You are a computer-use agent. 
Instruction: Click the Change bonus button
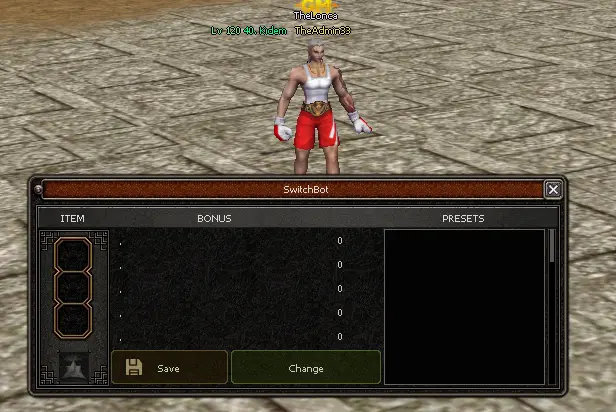coord(305,368)
